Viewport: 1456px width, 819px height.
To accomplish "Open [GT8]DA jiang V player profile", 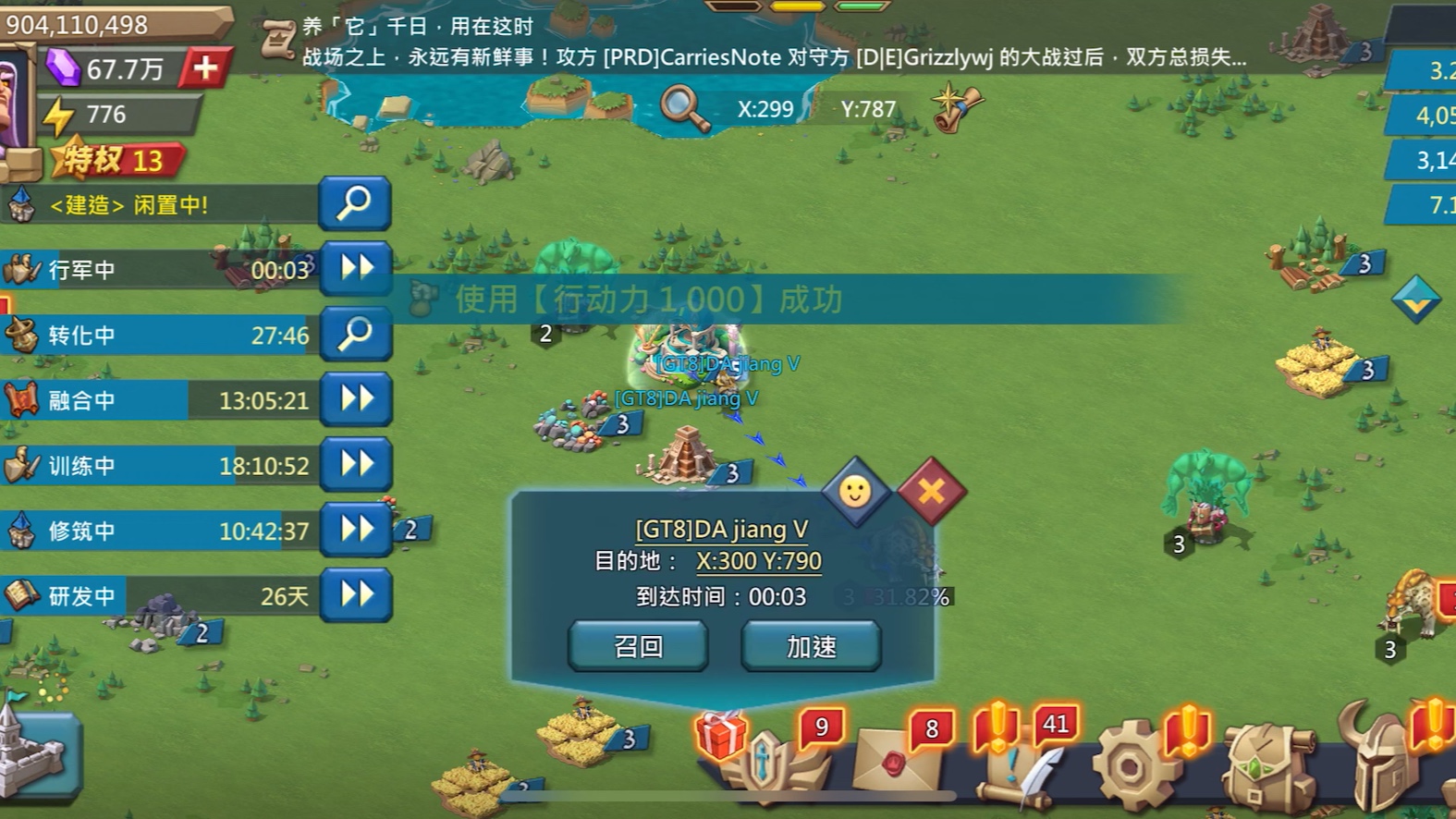I will 721,529.
